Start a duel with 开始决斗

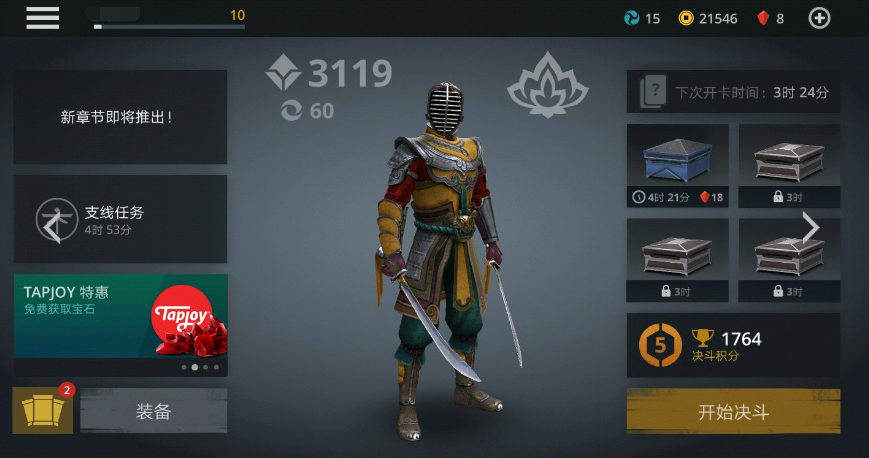(x=733, y=411)
